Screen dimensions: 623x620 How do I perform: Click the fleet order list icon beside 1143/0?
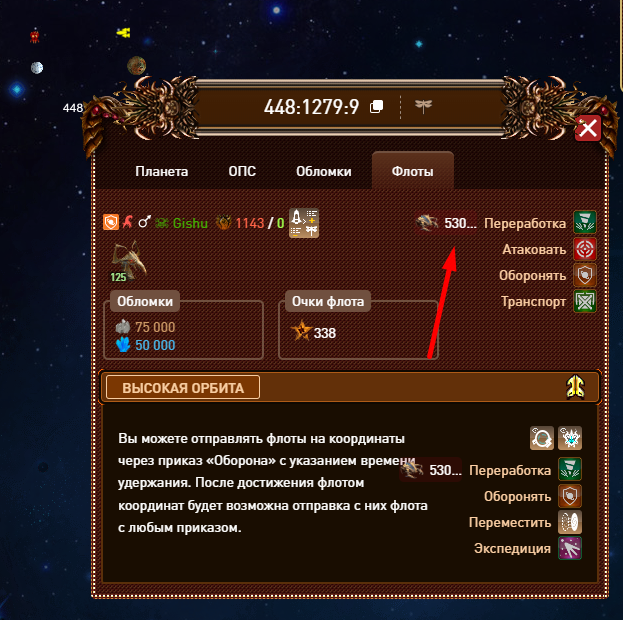pyautogui.click(x=303, y=223)
